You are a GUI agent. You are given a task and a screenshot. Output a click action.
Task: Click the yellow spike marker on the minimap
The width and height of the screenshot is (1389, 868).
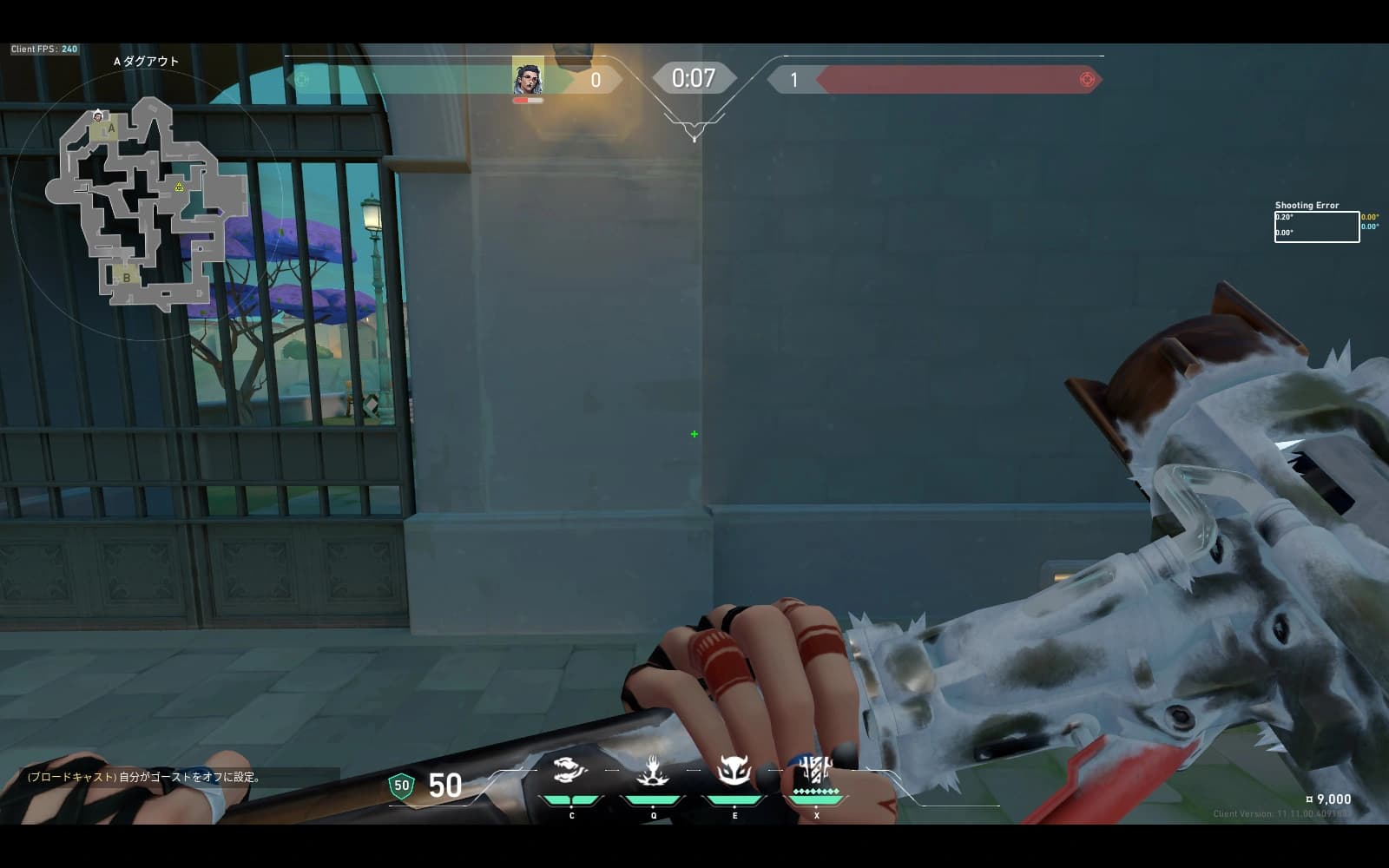[179, 187]
